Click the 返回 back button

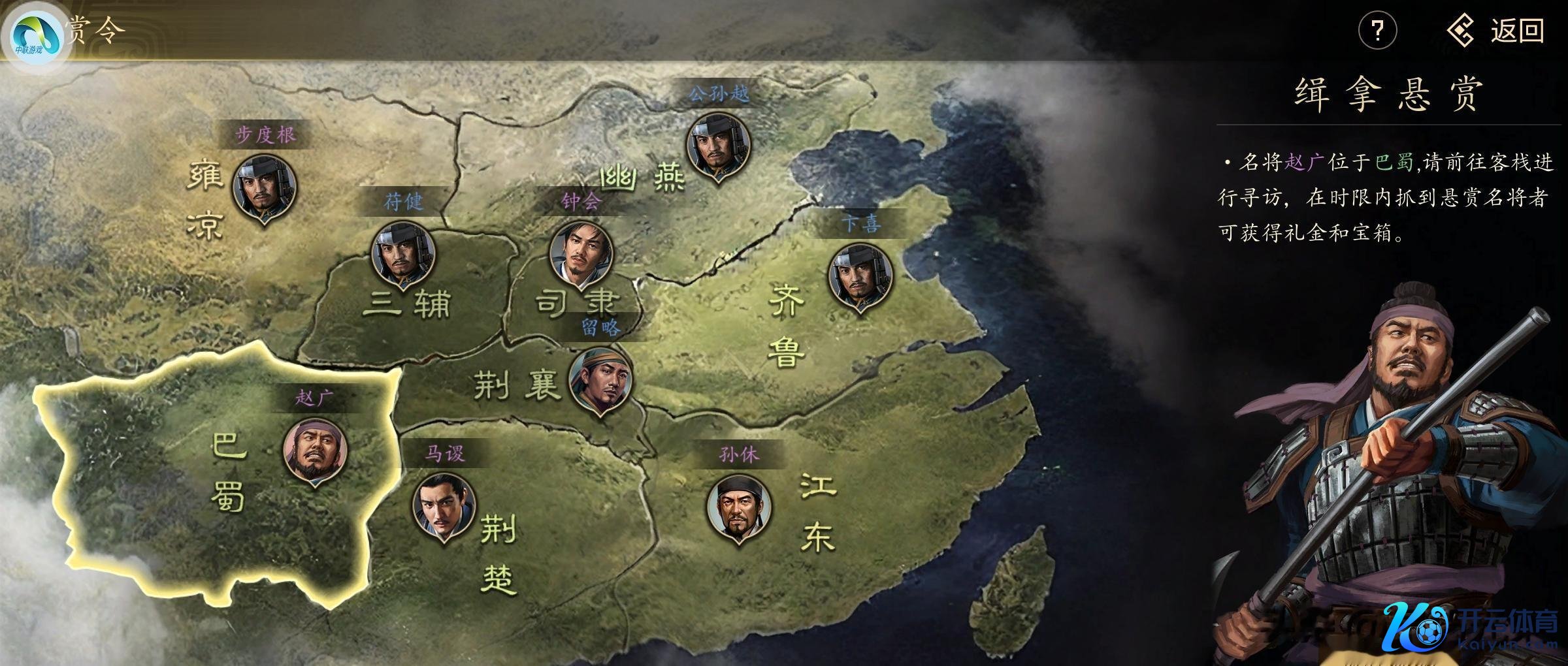[1496, 31]
